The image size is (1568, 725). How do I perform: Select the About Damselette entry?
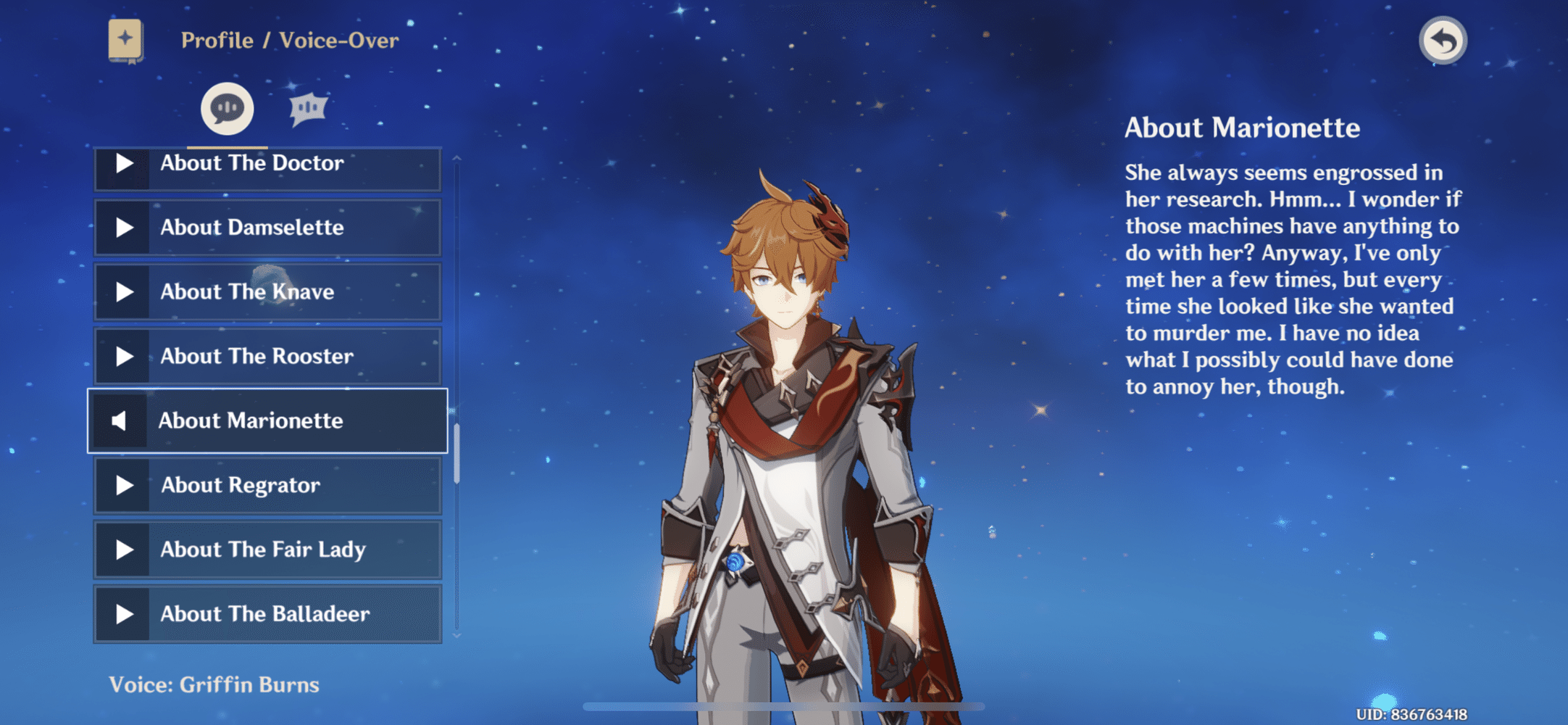click(267, 228)
